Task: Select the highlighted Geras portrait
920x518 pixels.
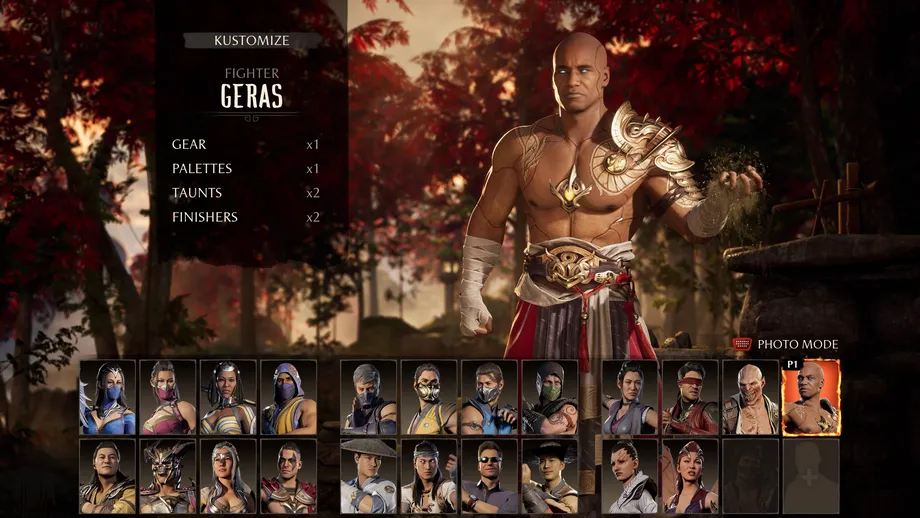Action: 811,397
